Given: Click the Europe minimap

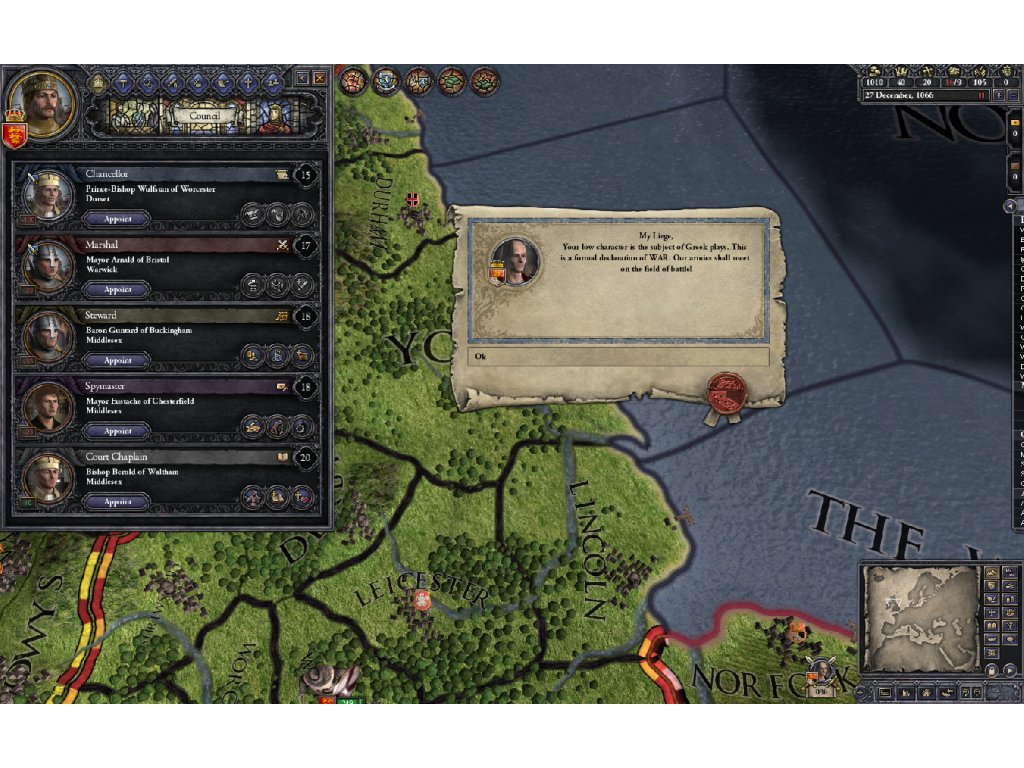Looking at the screenshot, I should coord(921,618).
